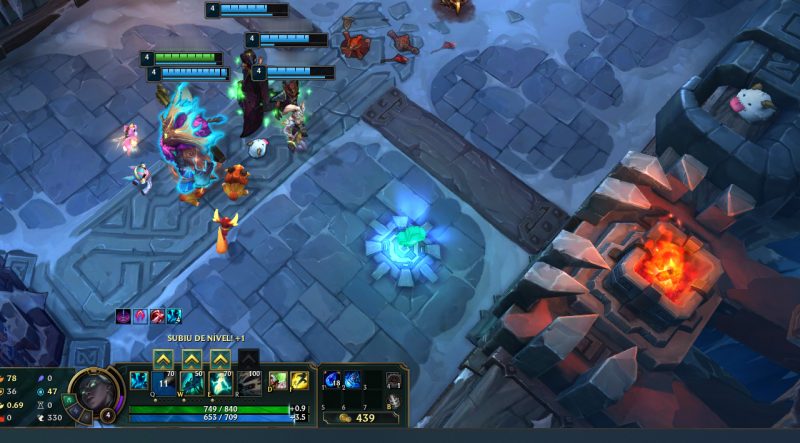Use the D summoner spell
The width and height of the screenshot is (800, 443).
[x=278, y=380]
